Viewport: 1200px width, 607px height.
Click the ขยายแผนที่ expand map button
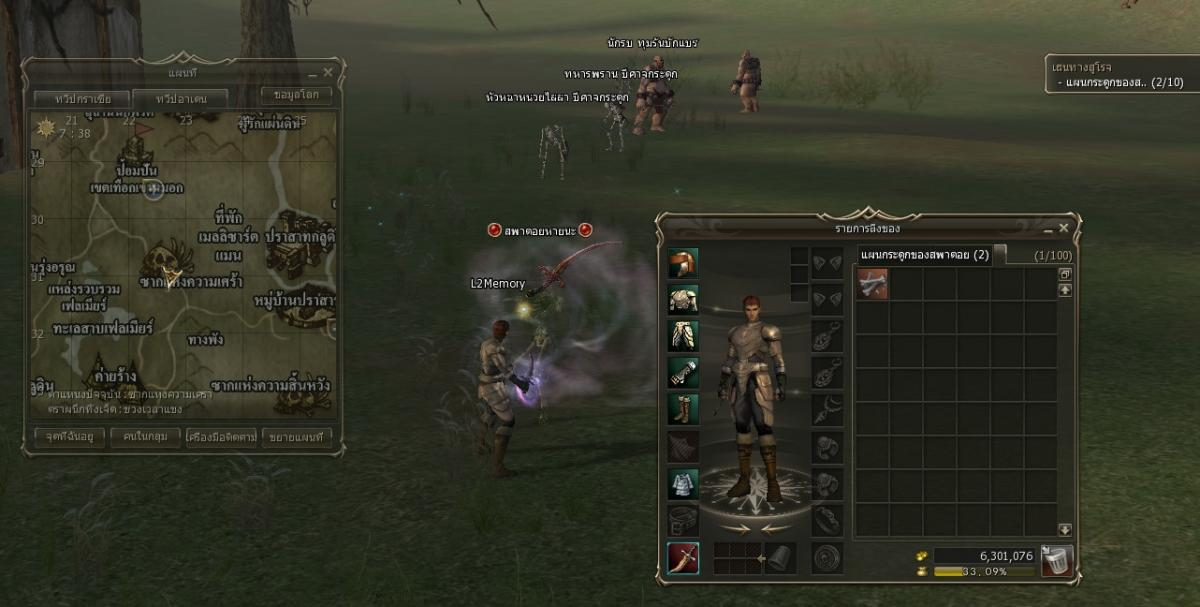[x=296, y=437]
